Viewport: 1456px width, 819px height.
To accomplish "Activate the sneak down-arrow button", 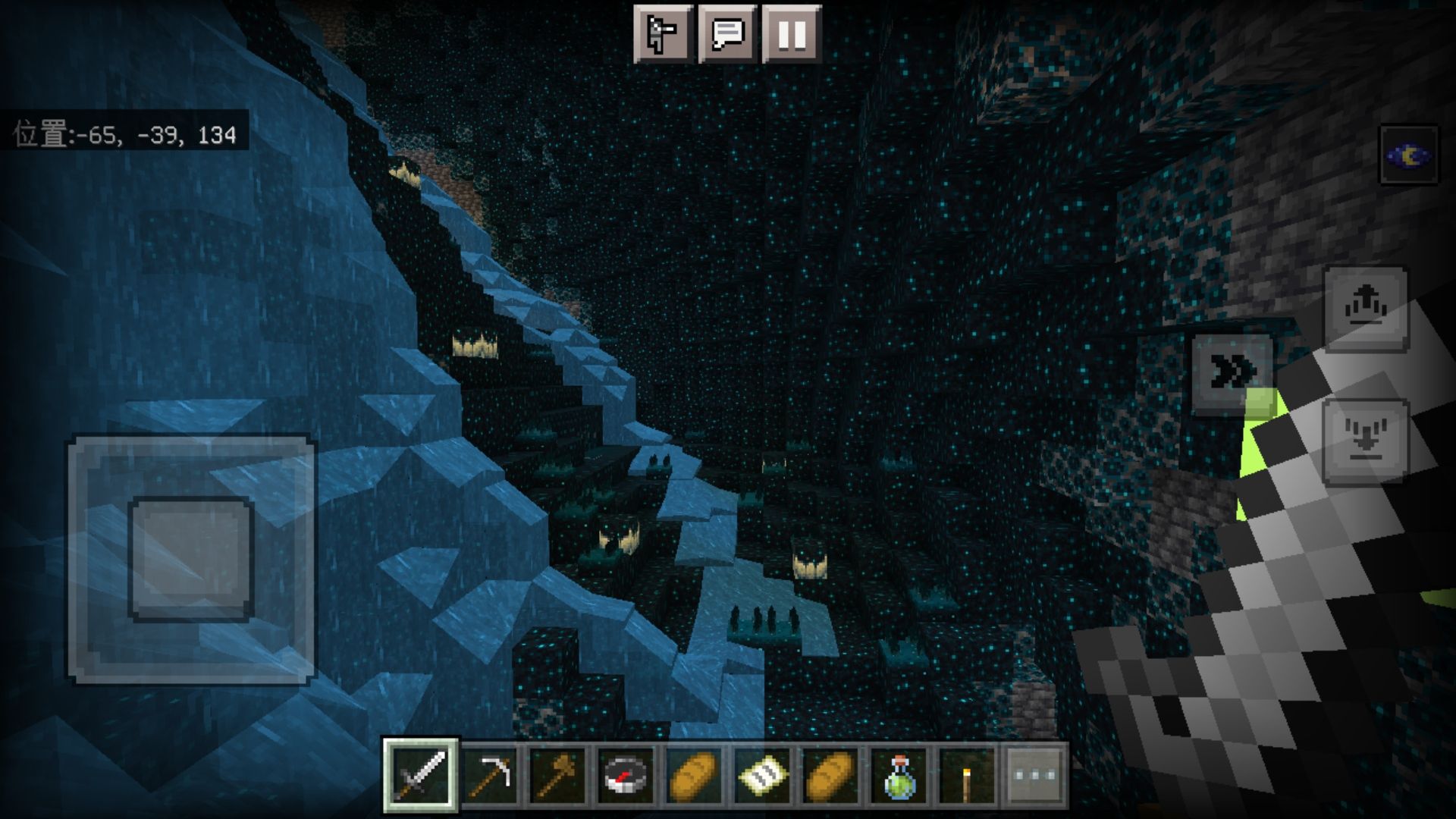I will coord(1366,441).
